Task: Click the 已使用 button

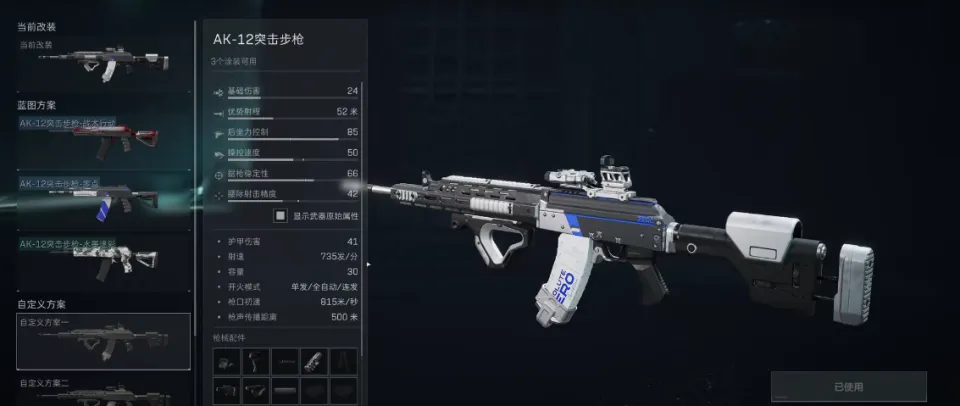Action: click(x=848, y=386)
